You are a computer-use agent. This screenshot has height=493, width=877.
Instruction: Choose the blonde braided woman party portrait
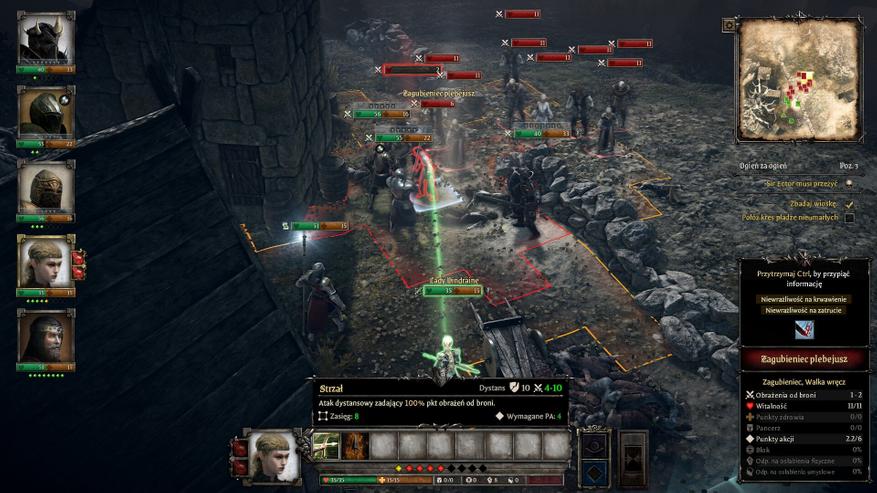(45, 262)
